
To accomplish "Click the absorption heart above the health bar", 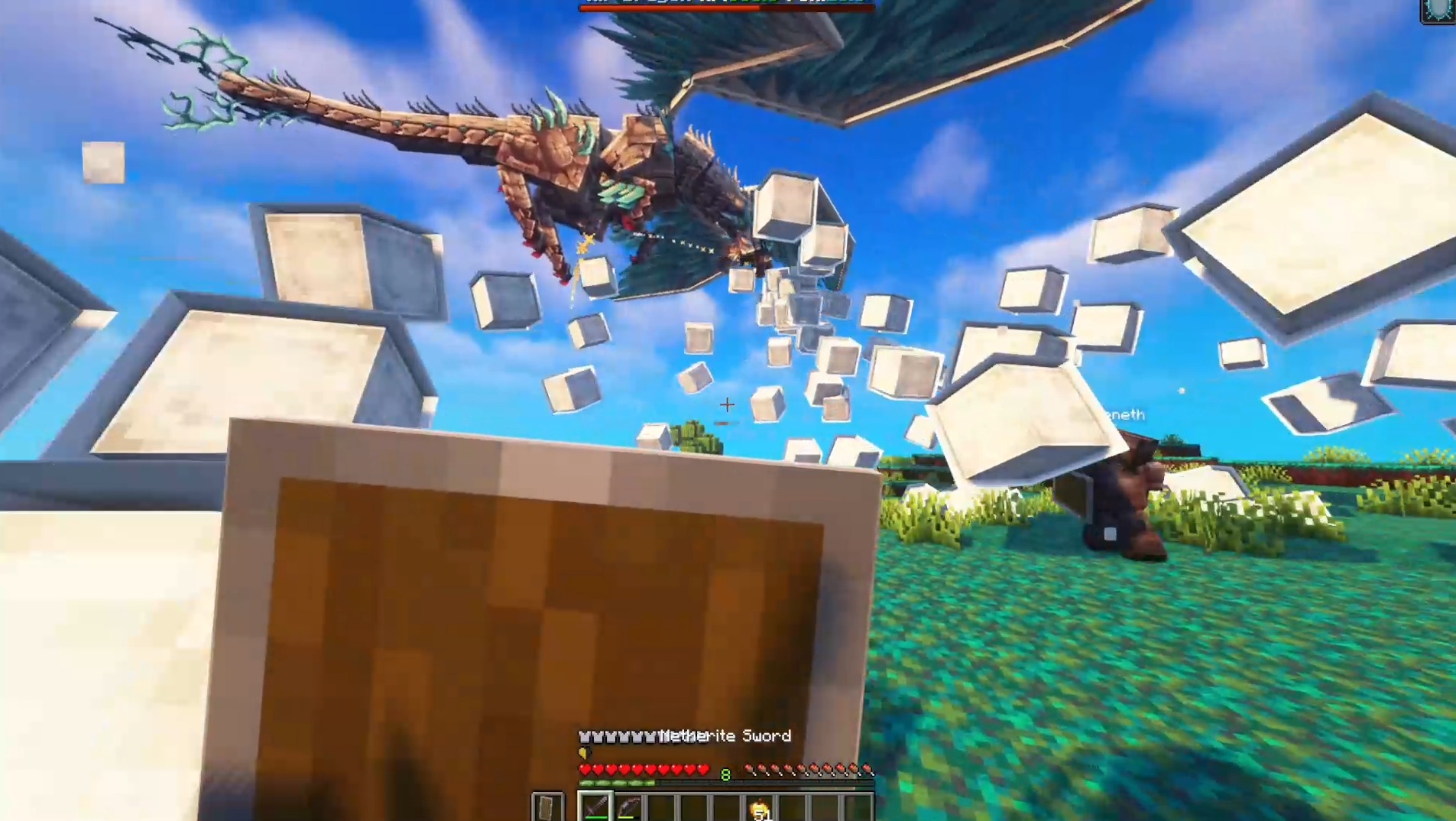I will 585,753.
